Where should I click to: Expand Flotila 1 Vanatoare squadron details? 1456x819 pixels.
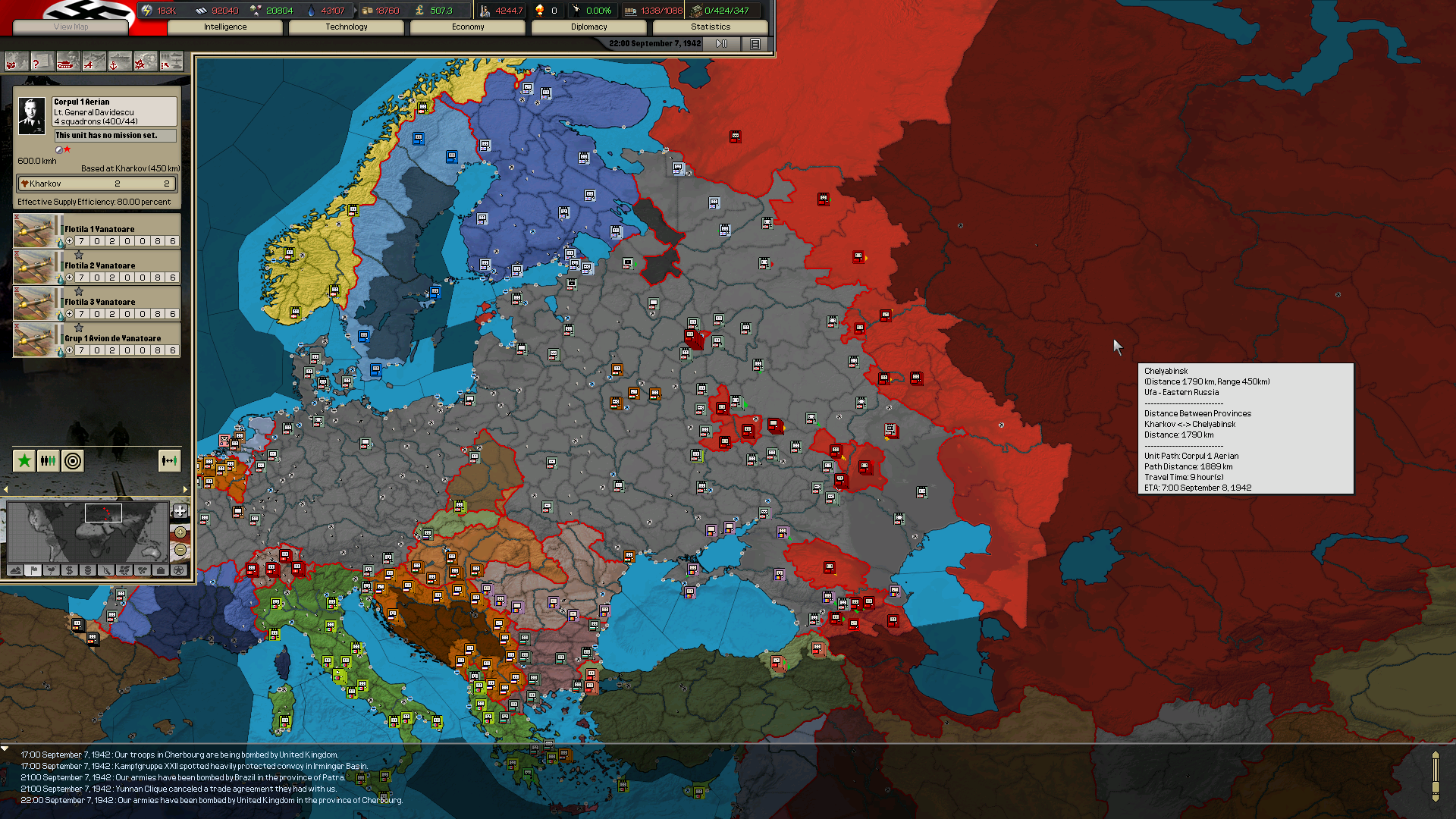pyautogui.click(x=71, y=241)
